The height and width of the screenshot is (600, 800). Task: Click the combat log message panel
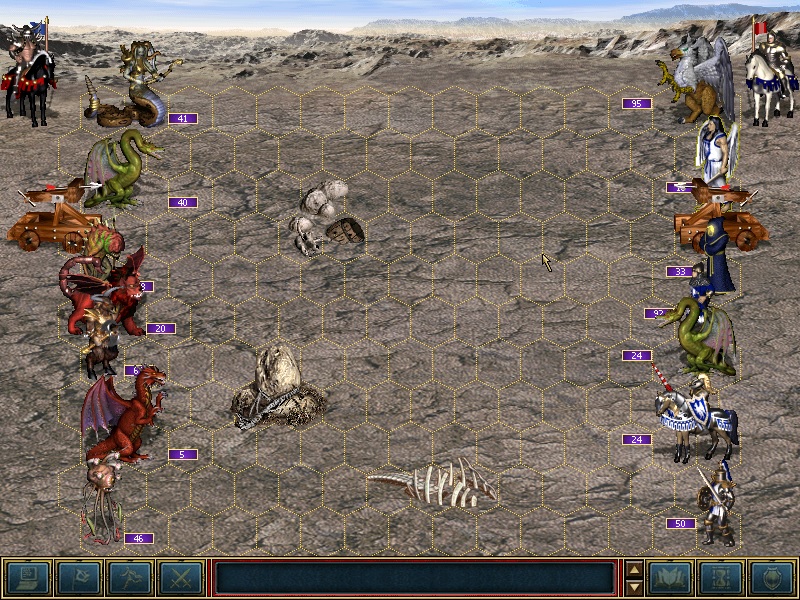click(415, 577)
